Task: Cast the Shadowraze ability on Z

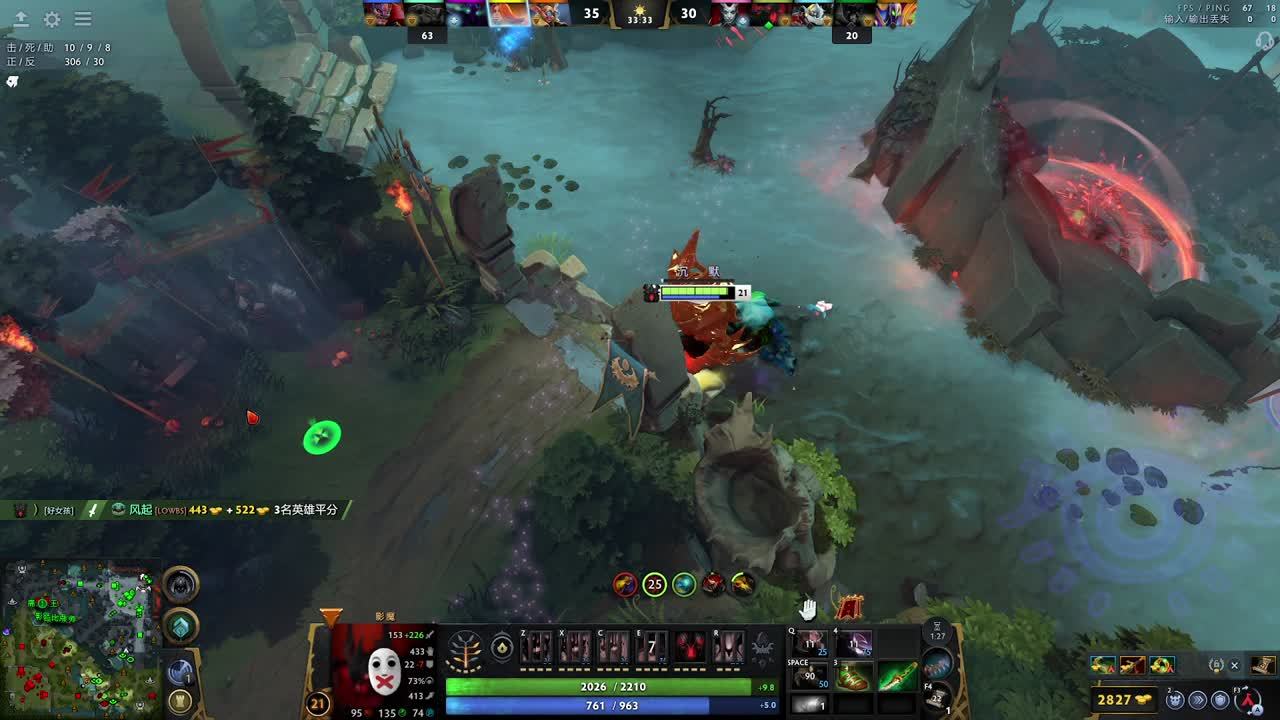Action: click(536, 647)
